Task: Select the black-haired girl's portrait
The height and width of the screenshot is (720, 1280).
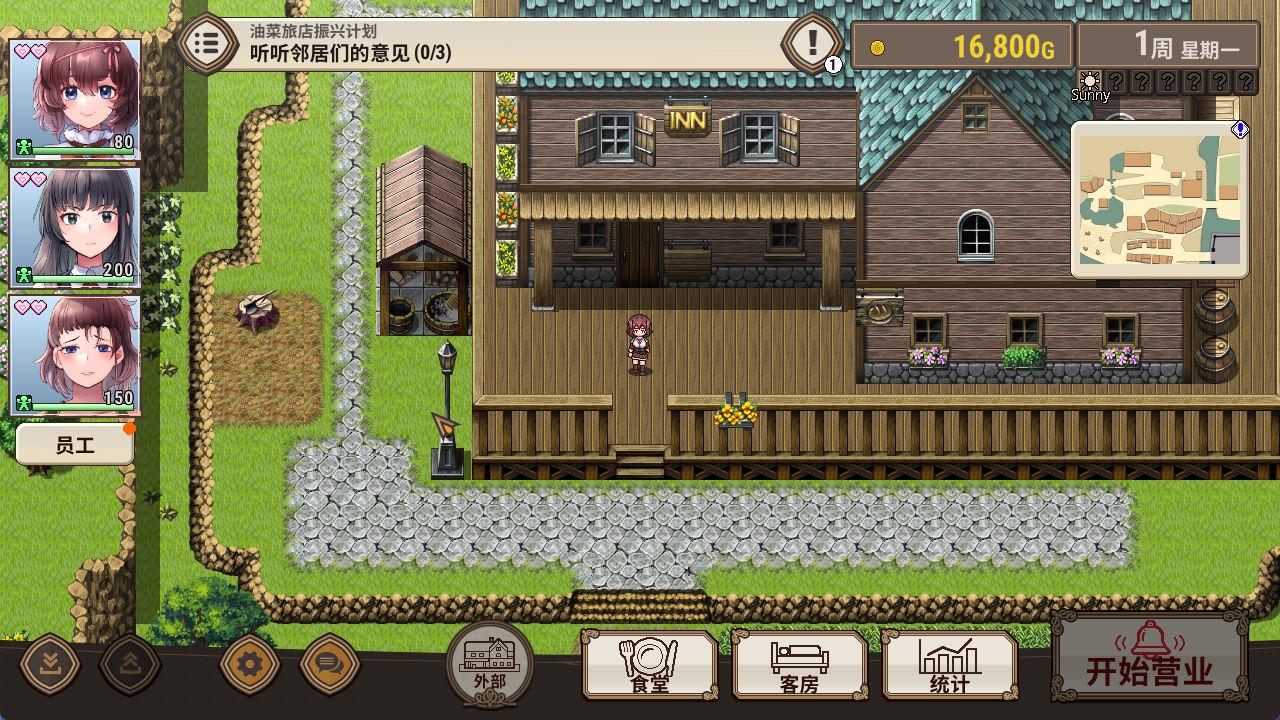Action: pyautogui.click(x=75, y=226)
